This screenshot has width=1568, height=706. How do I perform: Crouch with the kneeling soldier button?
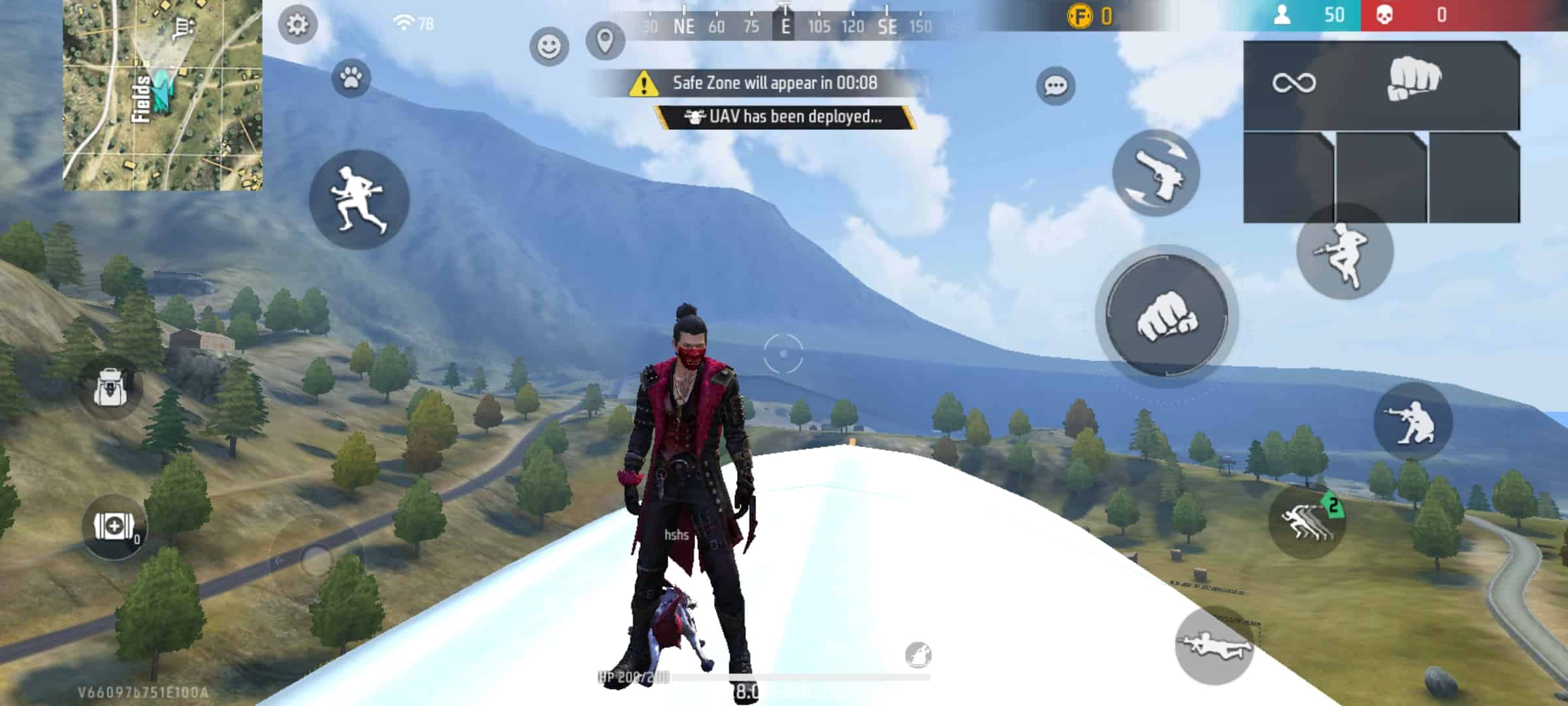coord(1413,422)
